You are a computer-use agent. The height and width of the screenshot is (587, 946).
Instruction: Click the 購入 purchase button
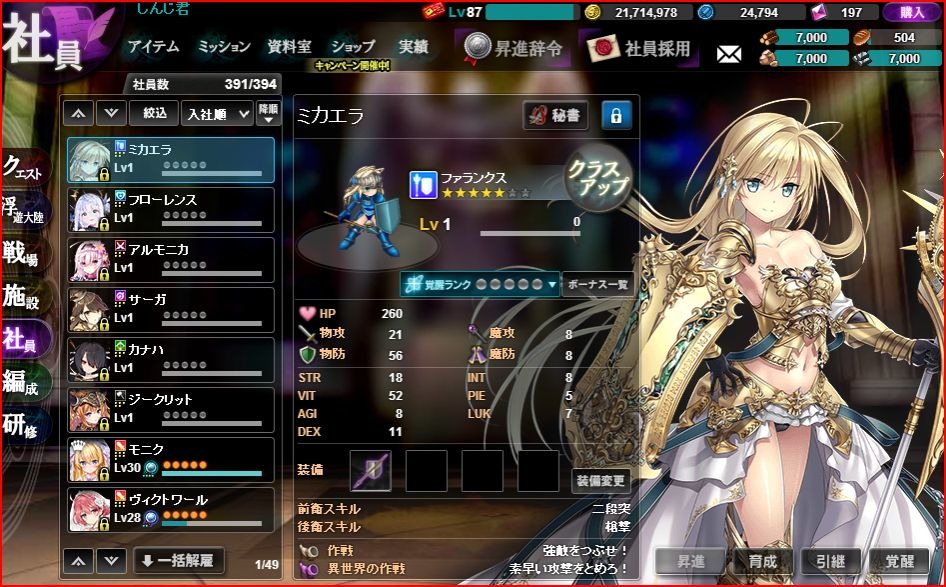[910, 12]
